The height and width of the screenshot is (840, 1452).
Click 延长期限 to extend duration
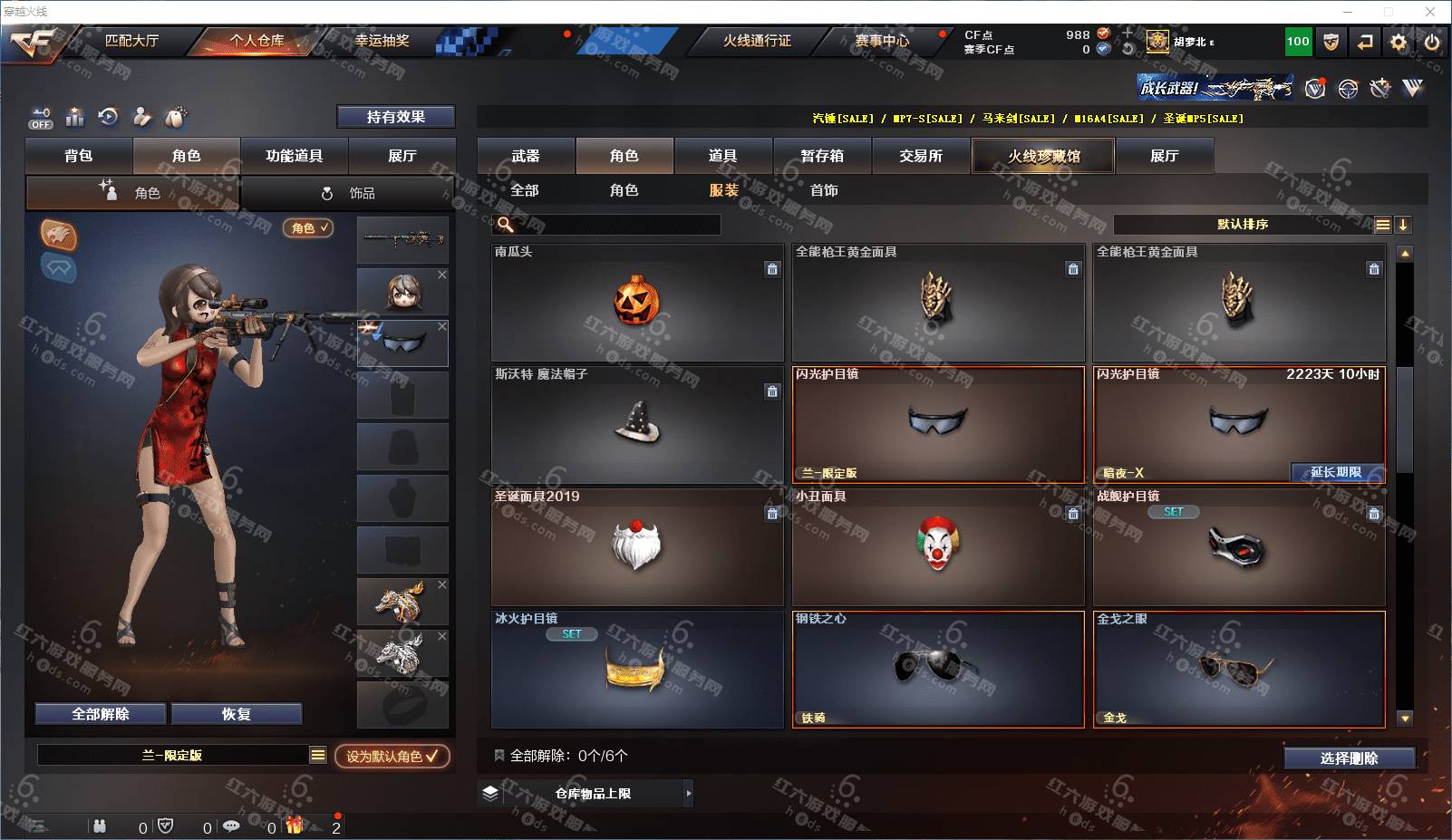1336,472
